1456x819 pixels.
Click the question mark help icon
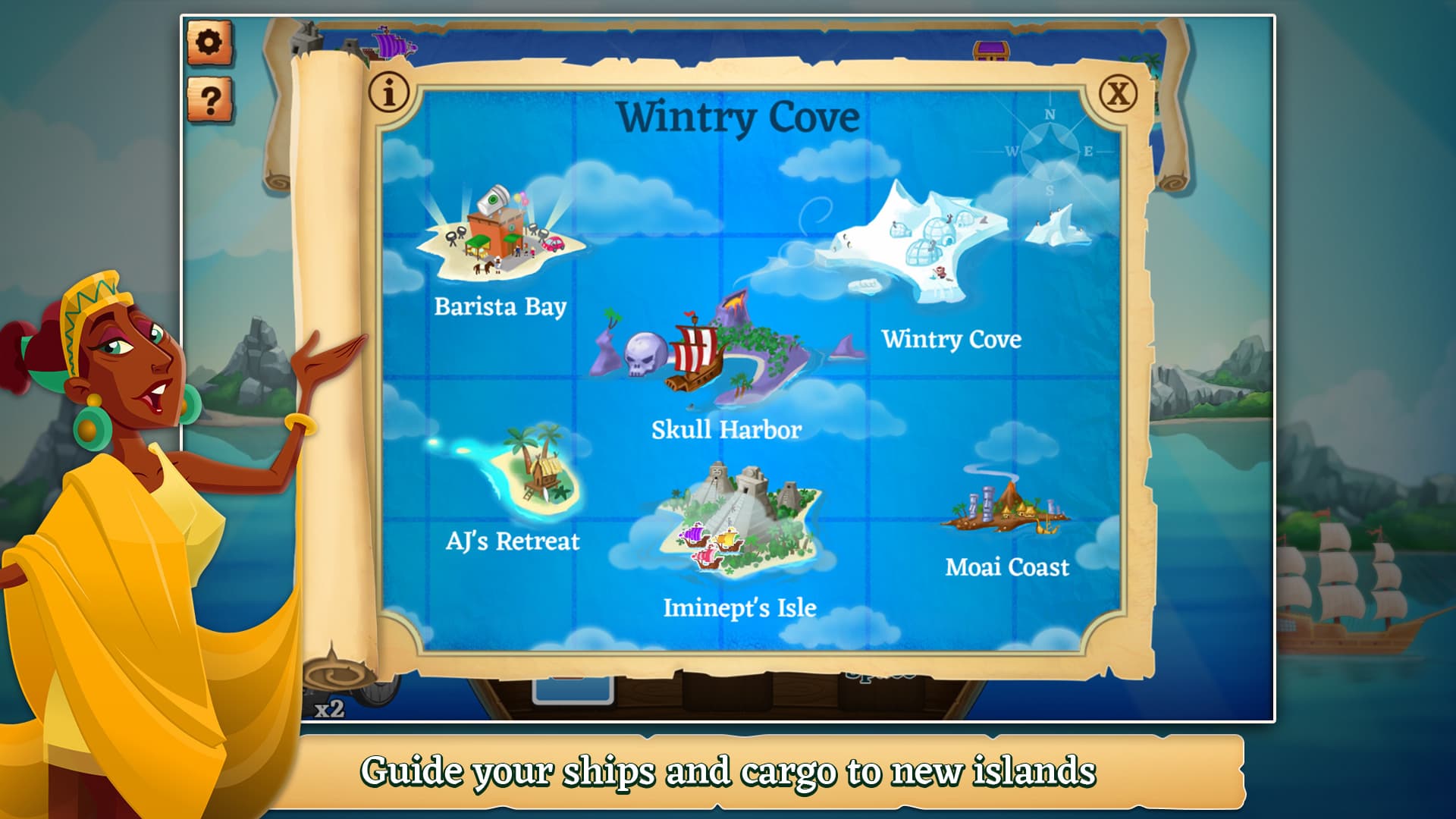pos(210,99)
